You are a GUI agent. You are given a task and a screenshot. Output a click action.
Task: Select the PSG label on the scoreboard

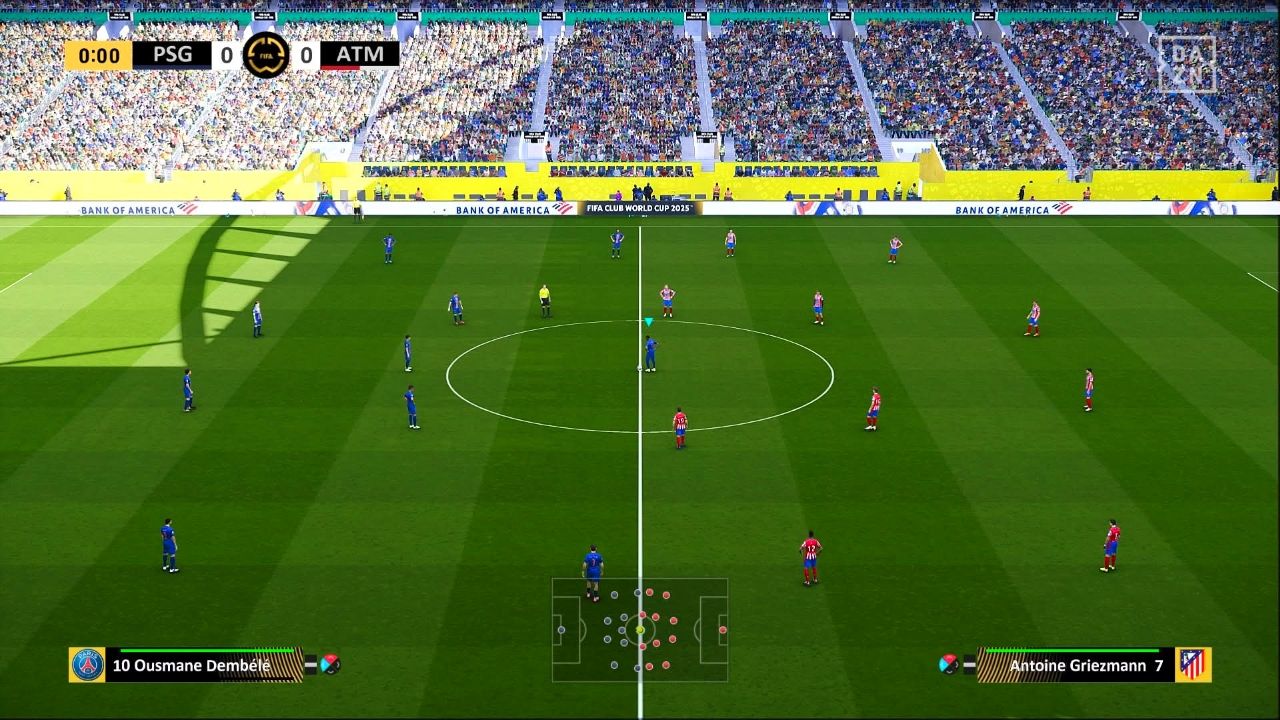coord(172,53)
